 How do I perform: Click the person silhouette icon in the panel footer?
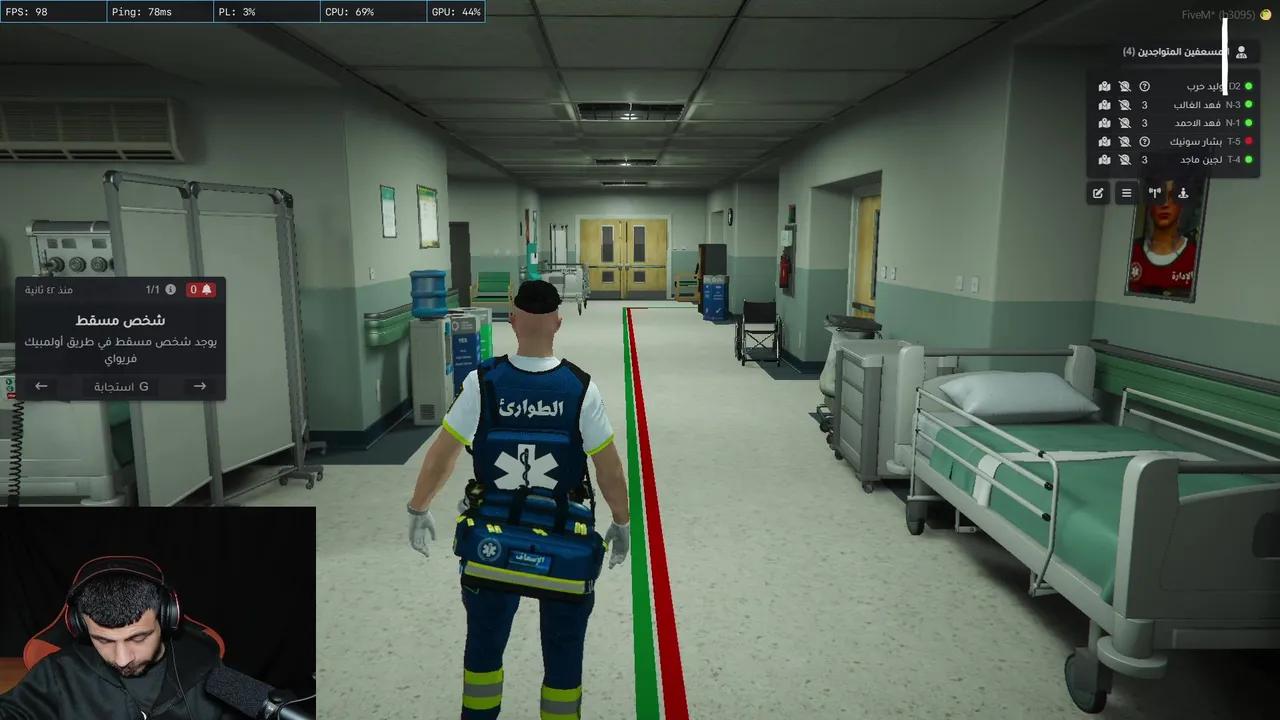click(x=1183, y=193)
